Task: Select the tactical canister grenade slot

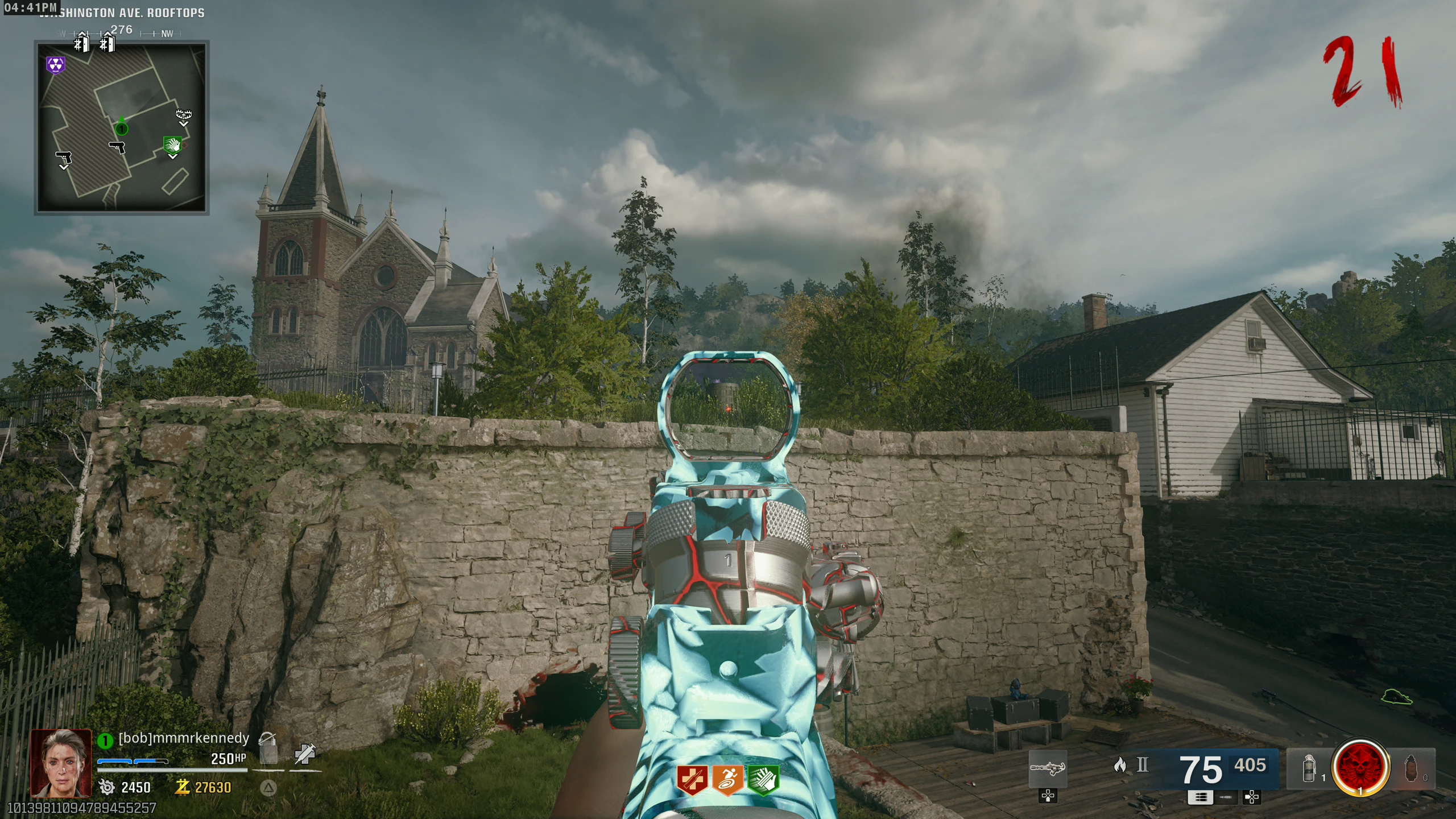Action: click(1309, 768)
